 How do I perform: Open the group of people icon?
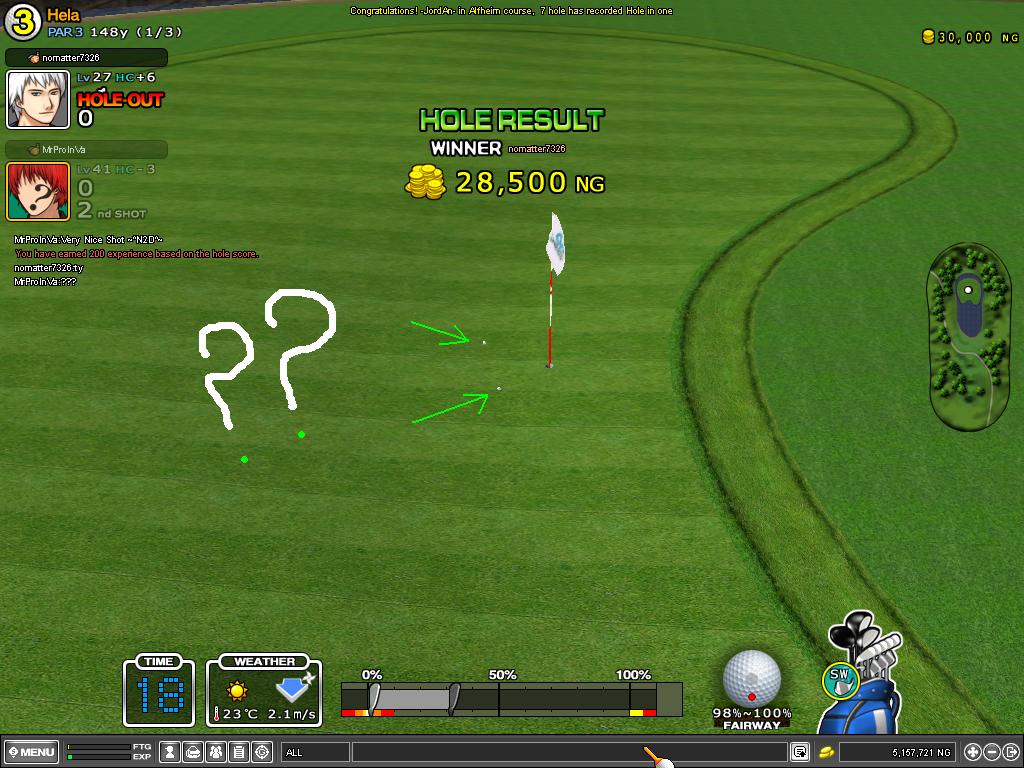[x=216, y=752]
